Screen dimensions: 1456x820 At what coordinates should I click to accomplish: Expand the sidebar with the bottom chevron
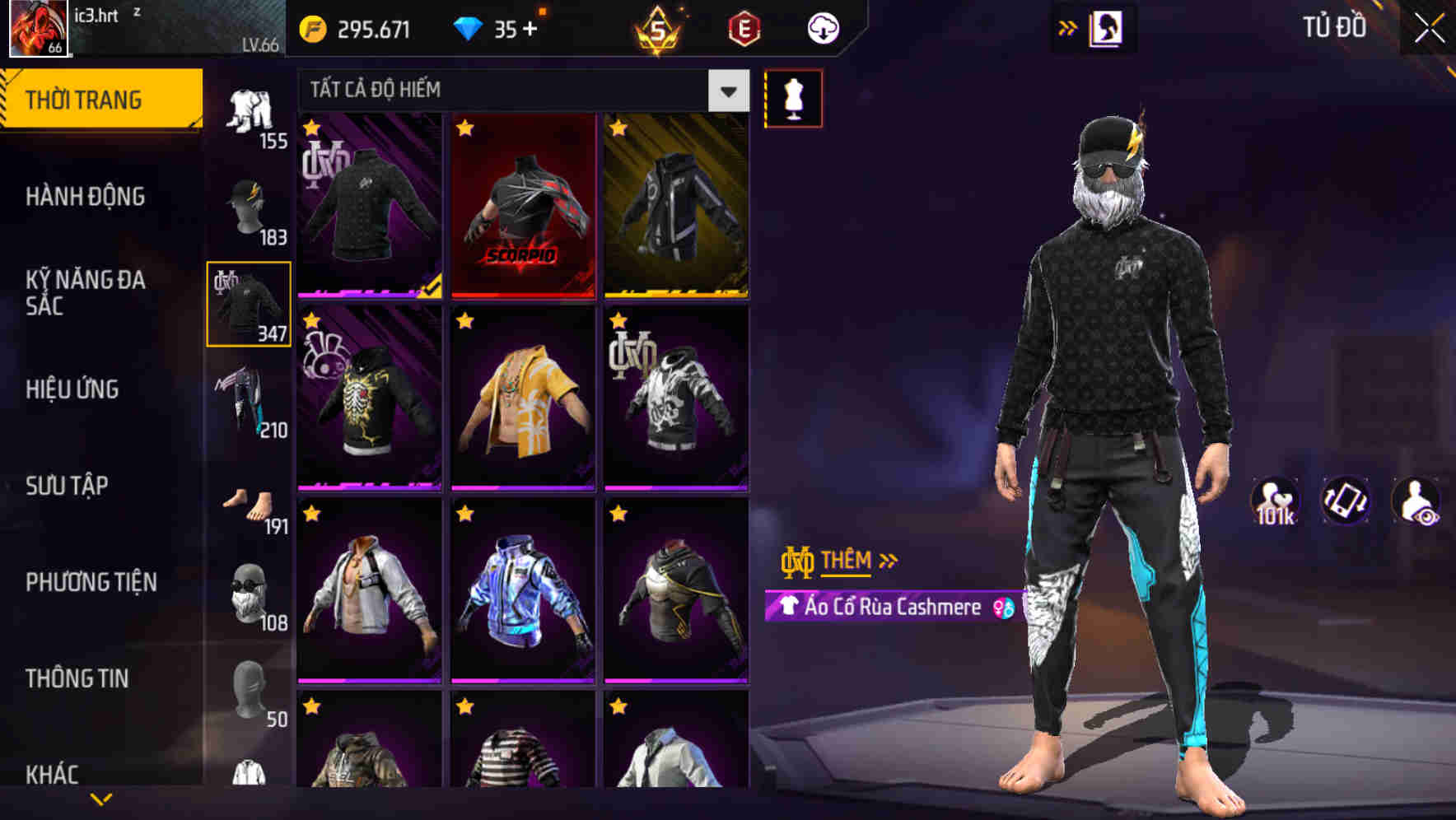click(x=102, y=799)
